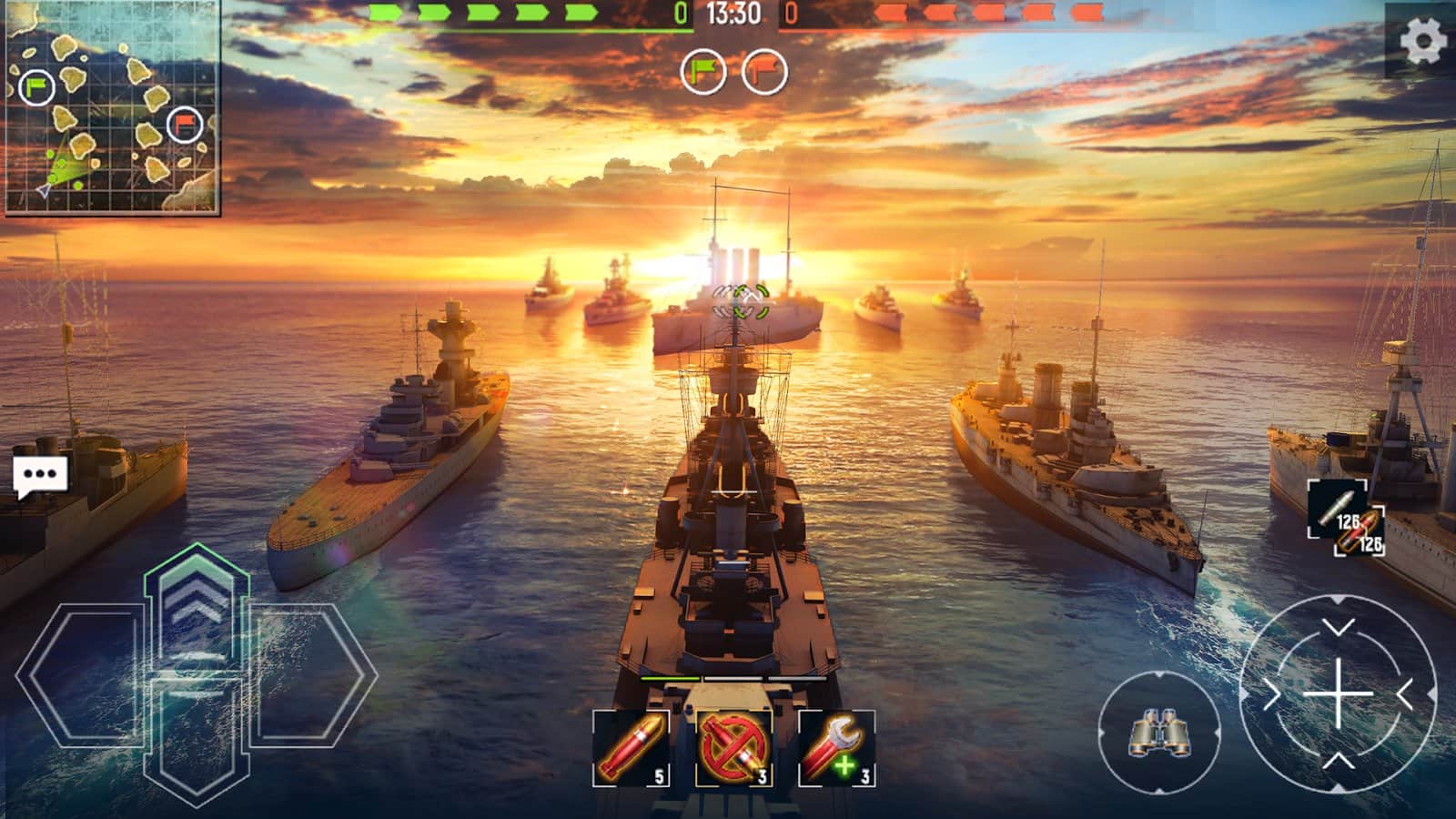Open the settings gear menu

(1421, 40)
